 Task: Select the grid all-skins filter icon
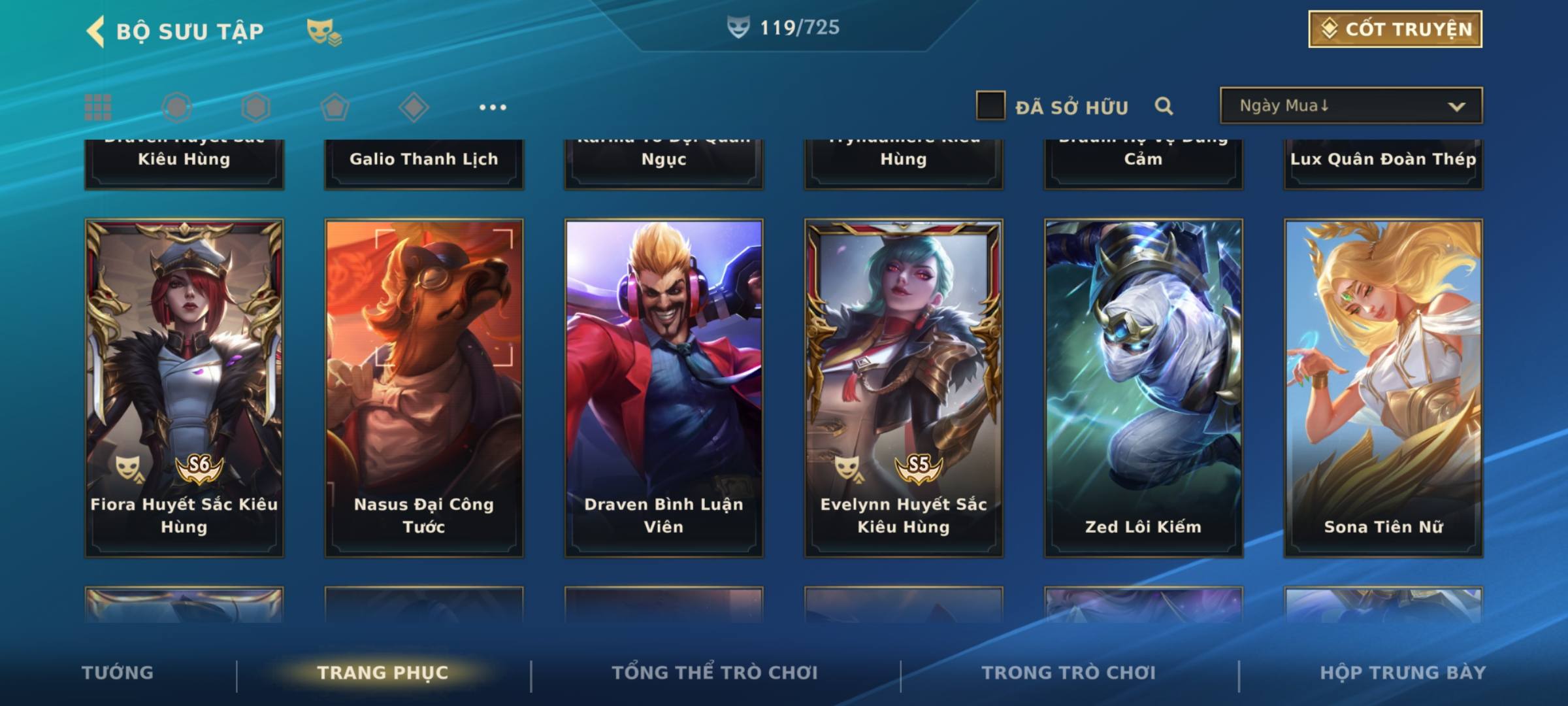(98, 107)
